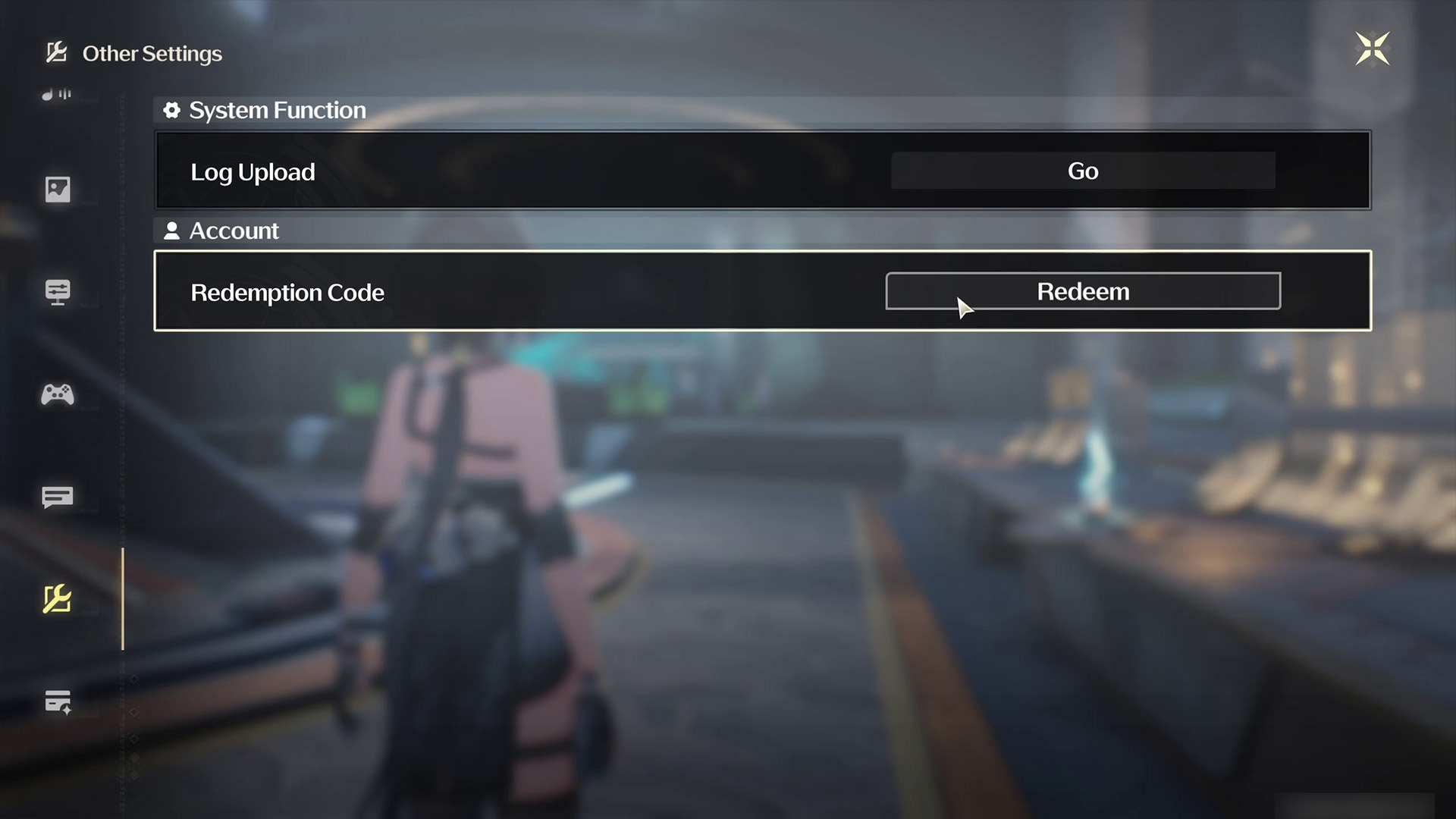
Task: Click the monitor-with-sliders Display settings icon
Action: click(57, 292)
